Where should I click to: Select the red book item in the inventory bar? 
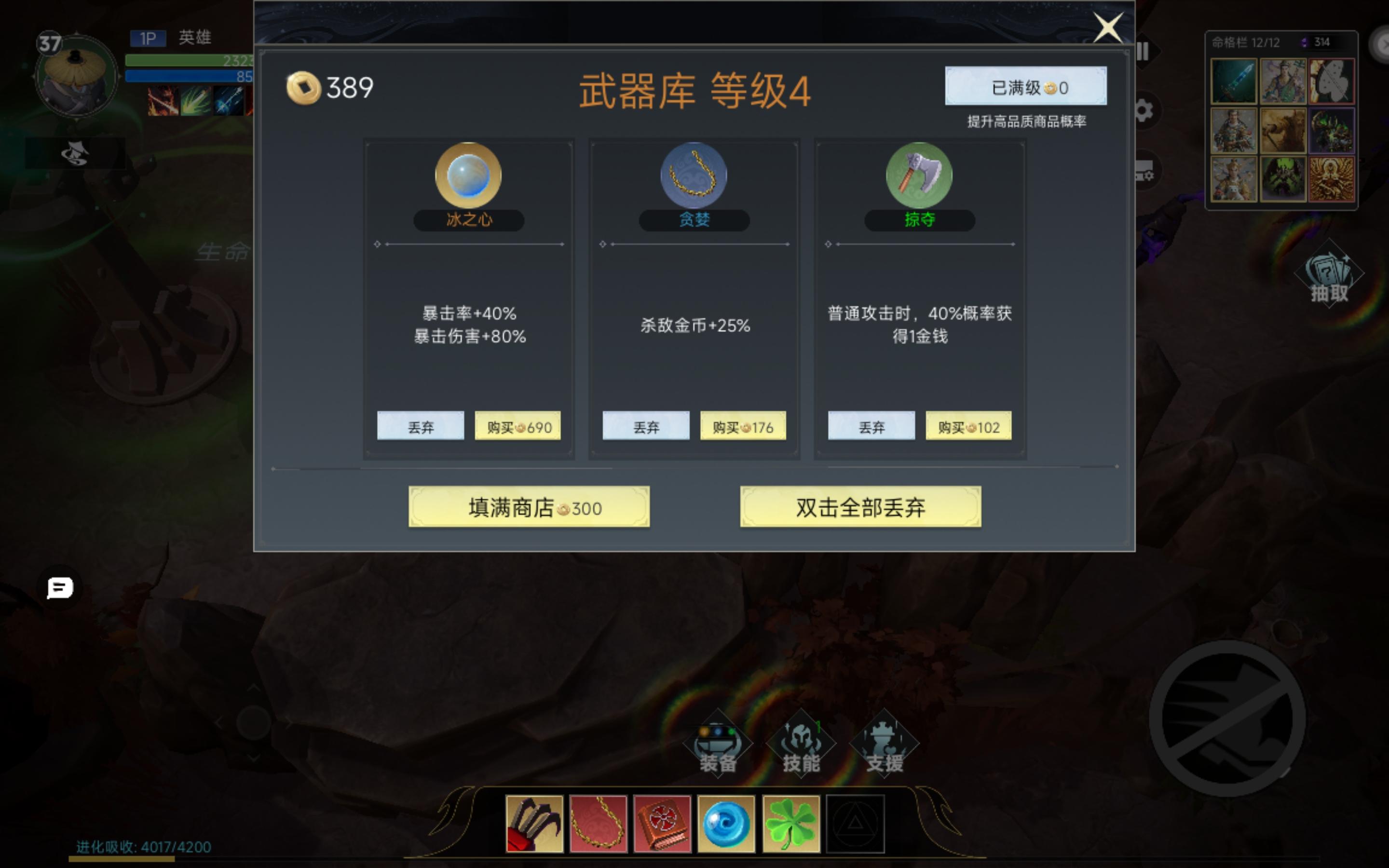coord(662,823)
